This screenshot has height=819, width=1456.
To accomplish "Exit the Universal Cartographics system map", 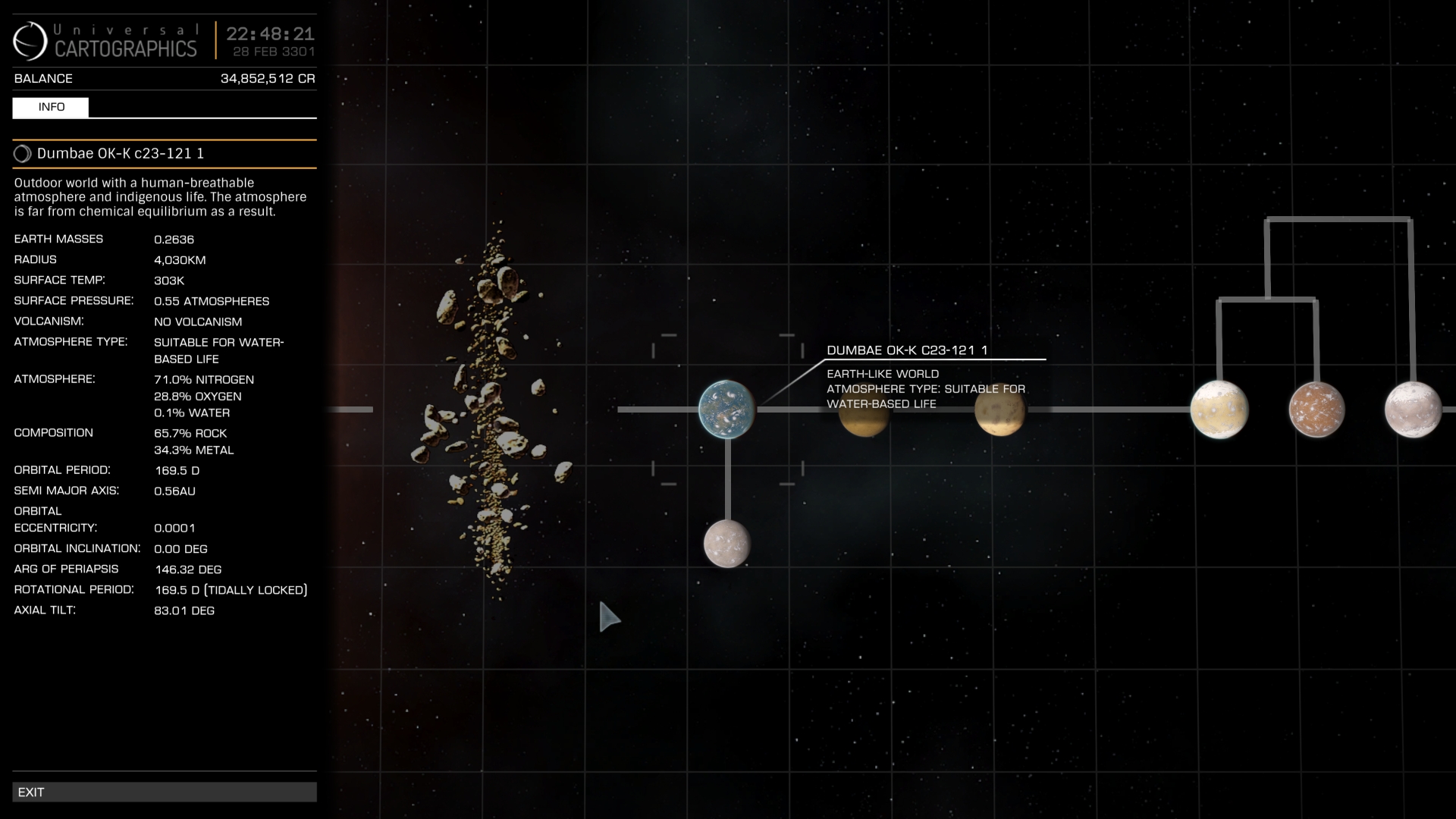I will tap(164, 792).
